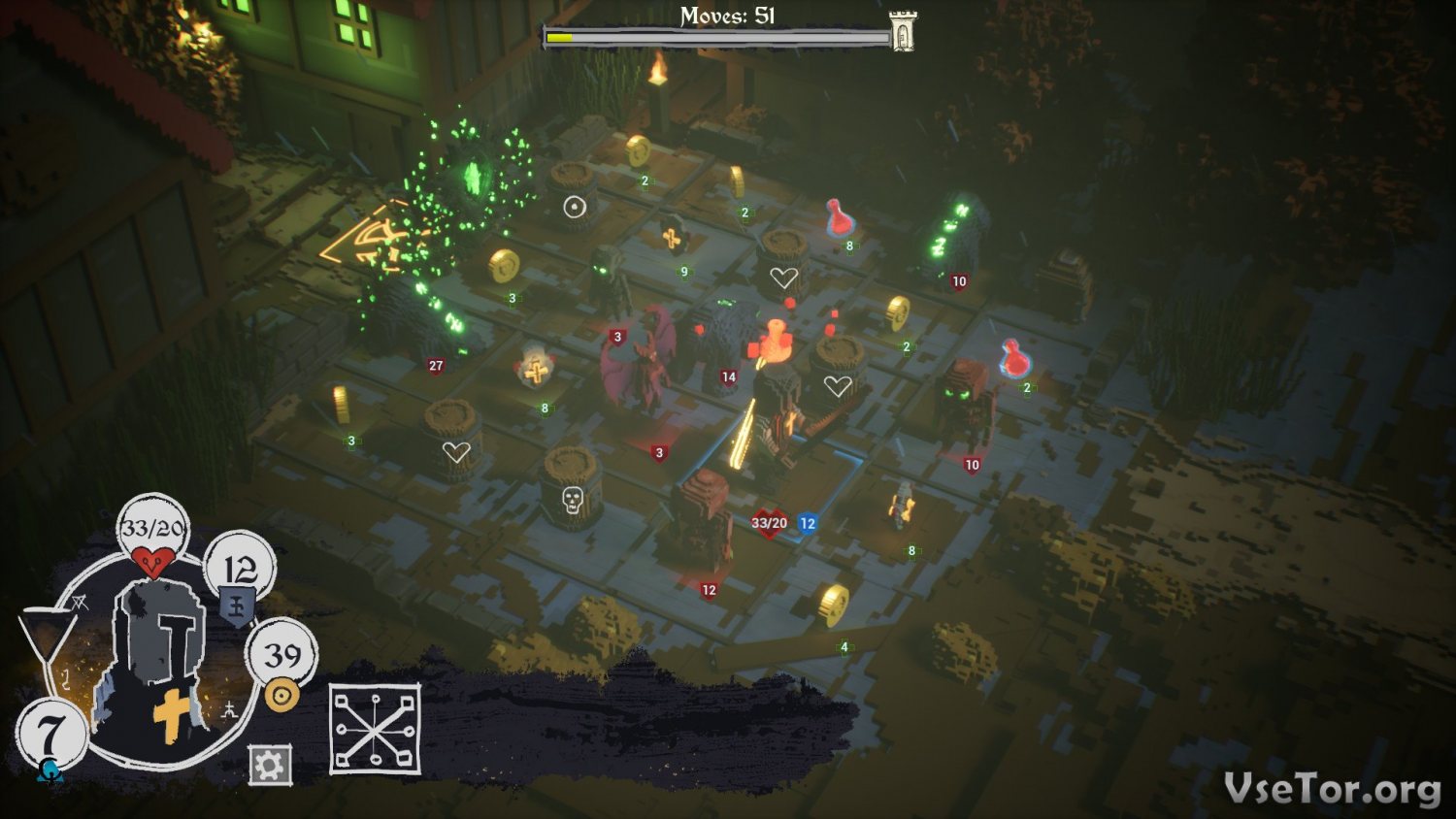Image resolution: width=1456 pixels, height=819 pixels.
Task: Select the barrel tile marked with a skull
Action: (x=572, y=492)
